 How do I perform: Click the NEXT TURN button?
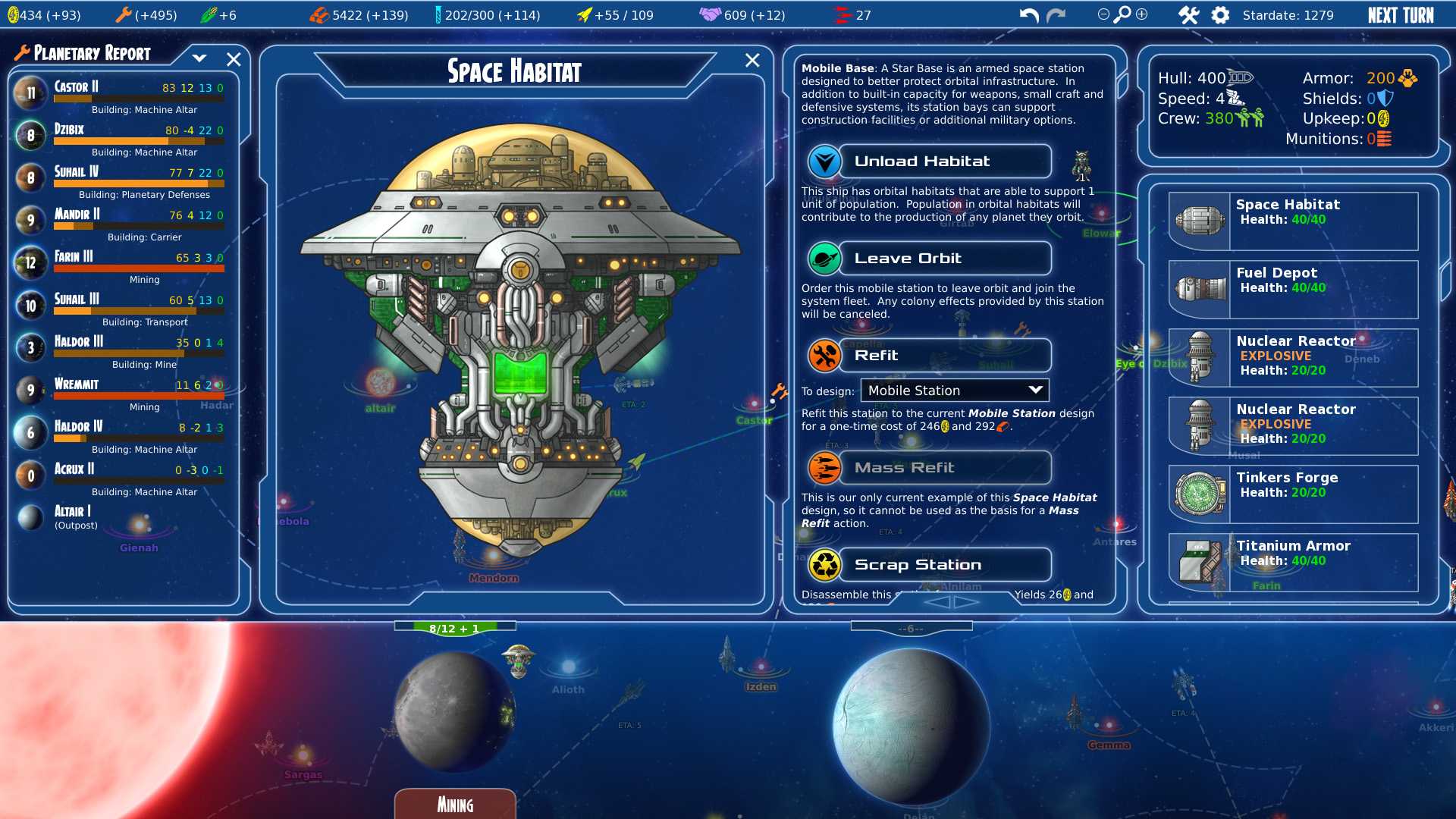coord(1401,14)
